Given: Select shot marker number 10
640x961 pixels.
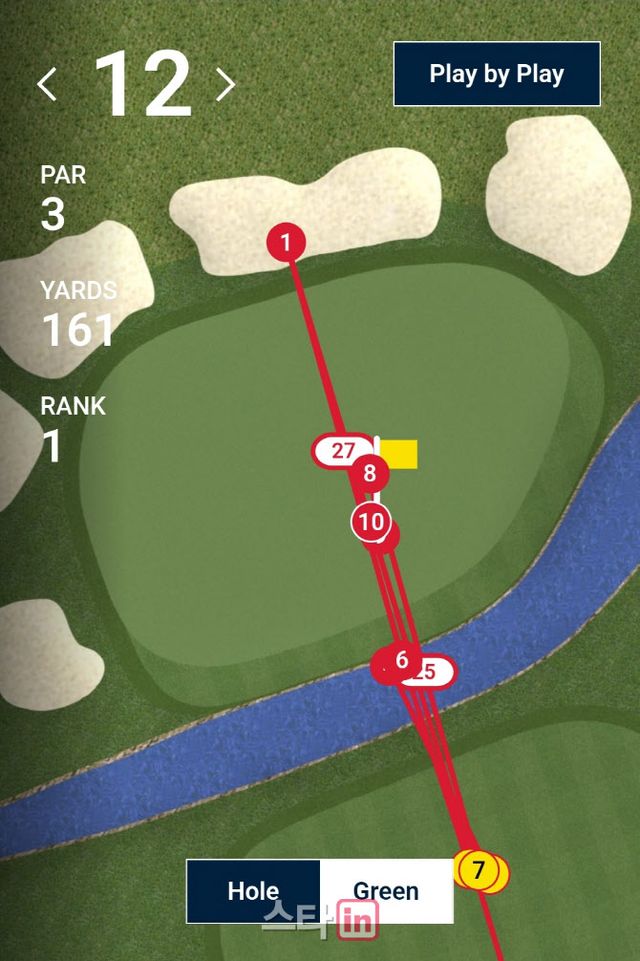Looking at the screenshot, I should (370, 521).
